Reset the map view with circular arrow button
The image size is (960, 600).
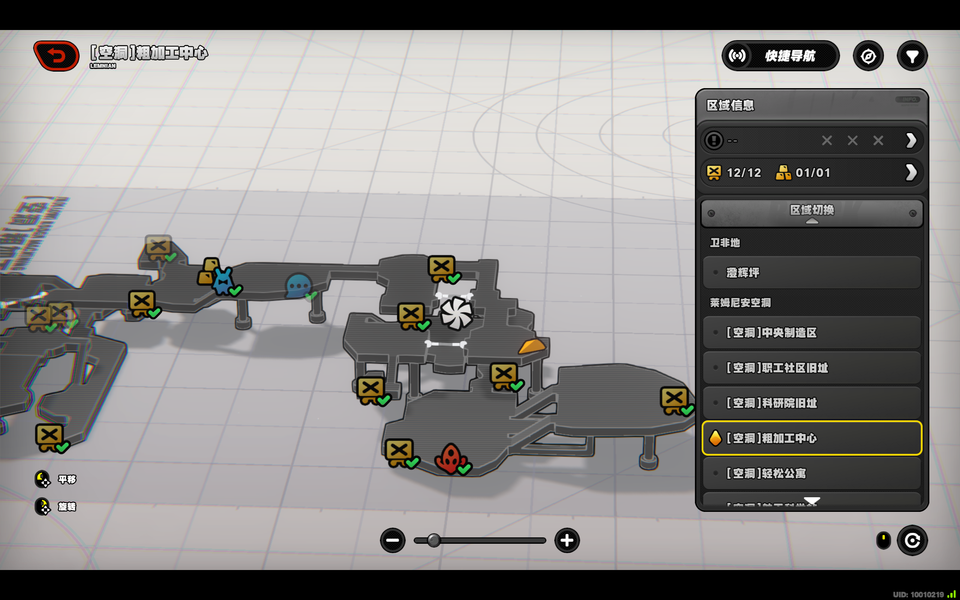click(912, 541)
